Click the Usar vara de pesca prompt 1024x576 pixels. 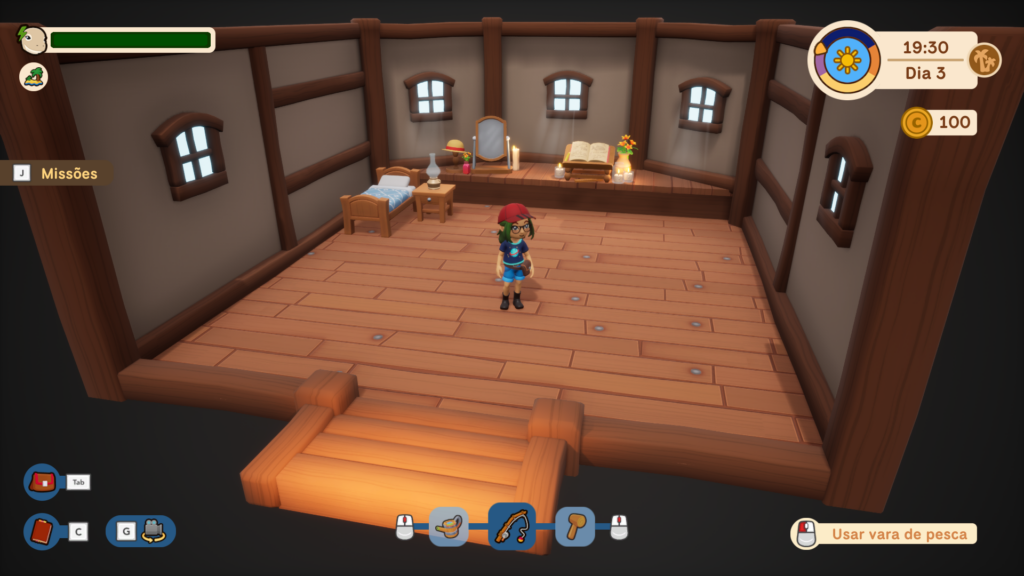click(x=884, y=534)
